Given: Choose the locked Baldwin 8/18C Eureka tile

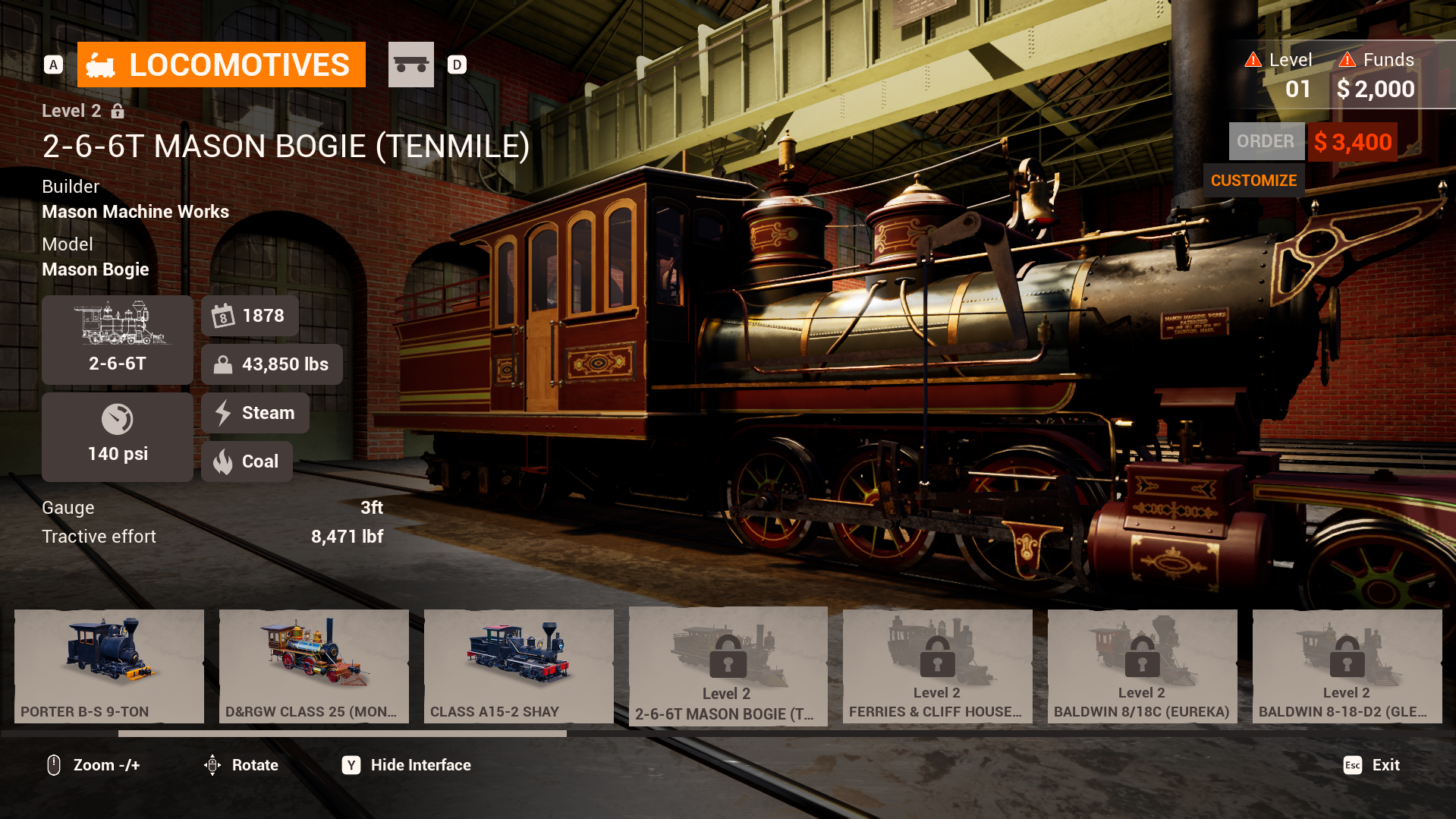Looking at the screenshot, I should 1142,666.
